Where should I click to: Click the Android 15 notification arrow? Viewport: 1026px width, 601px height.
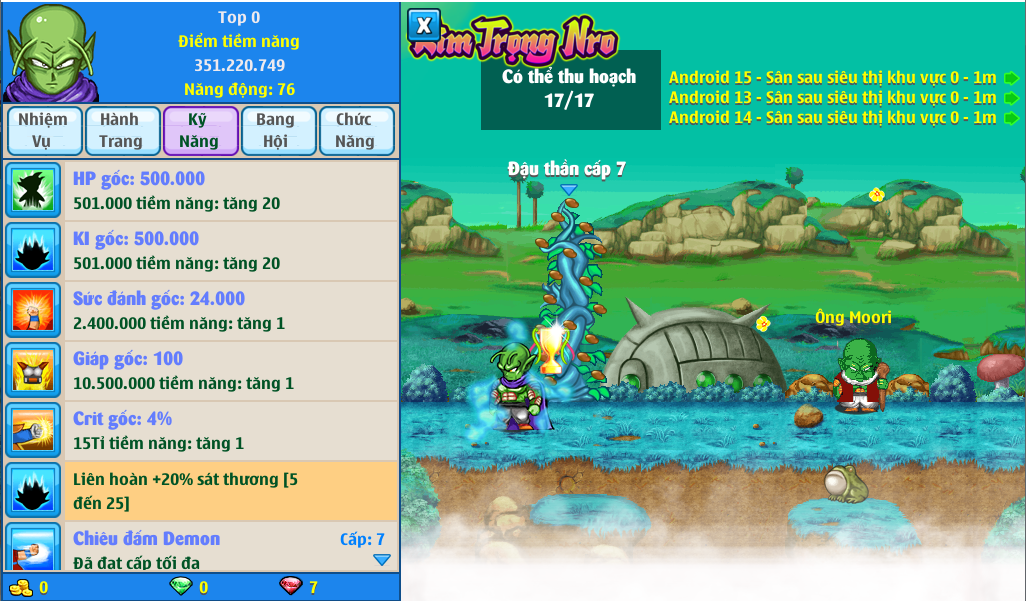(1011, 78)
